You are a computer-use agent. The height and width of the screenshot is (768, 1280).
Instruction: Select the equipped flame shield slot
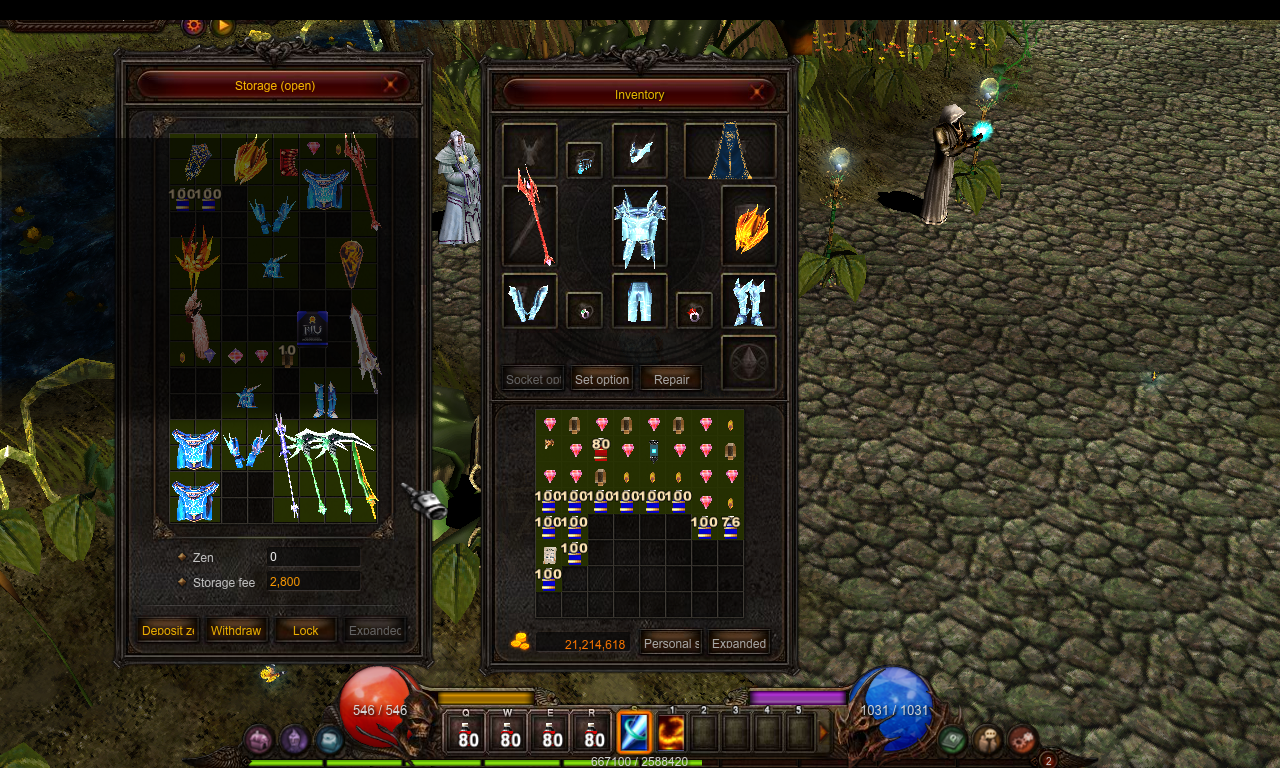pyautogui.click(x=749, y=226)
